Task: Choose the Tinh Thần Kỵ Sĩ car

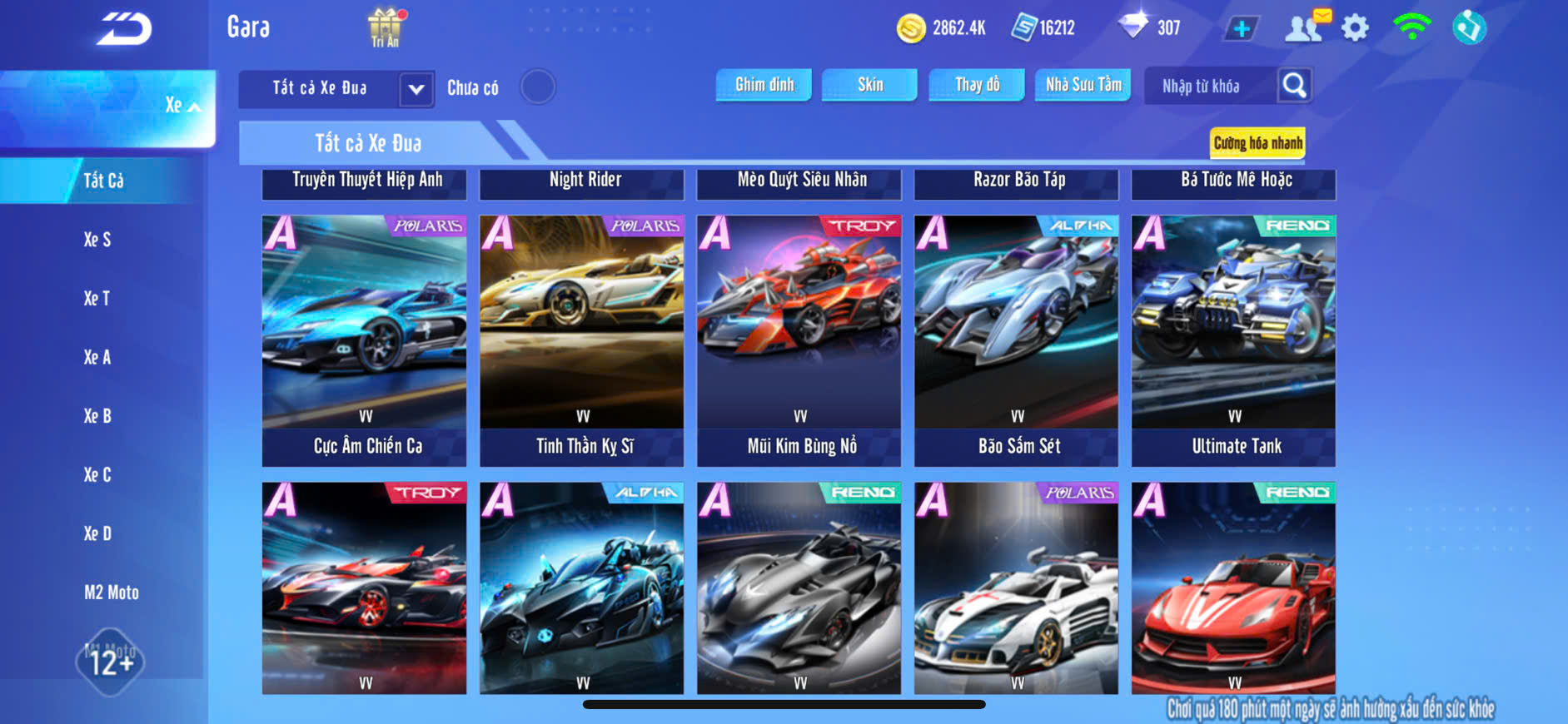Action: tap(581, 340)
